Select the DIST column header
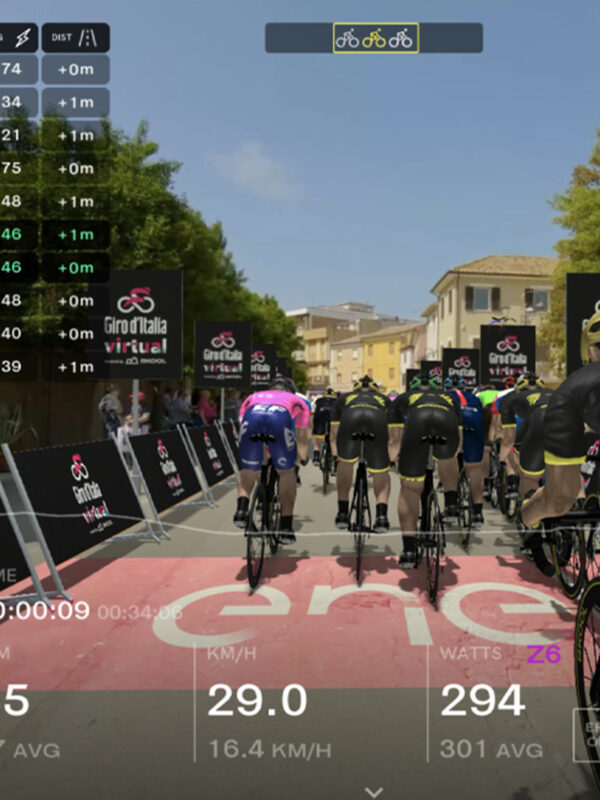The width and height of the screenshot is (600, 800). point(75,38)
